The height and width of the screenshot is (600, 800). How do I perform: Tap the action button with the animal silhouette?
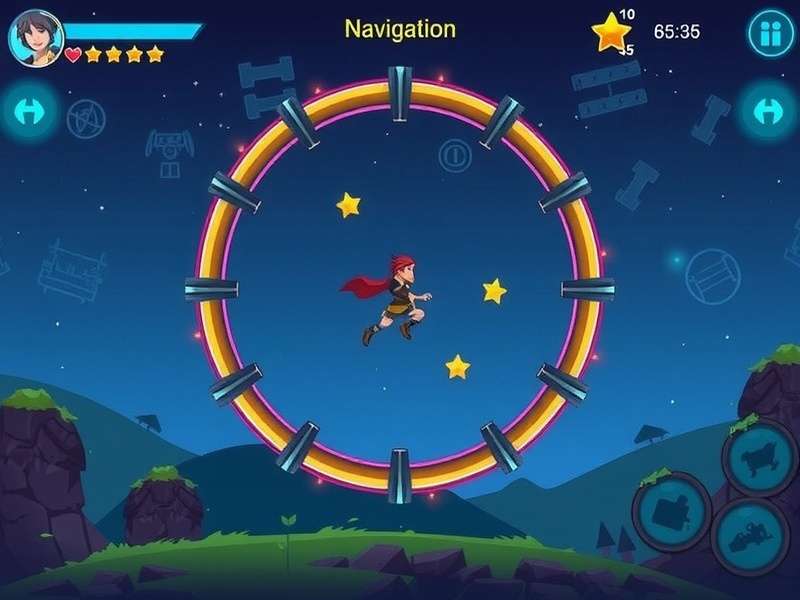click(x=759, y=459)
